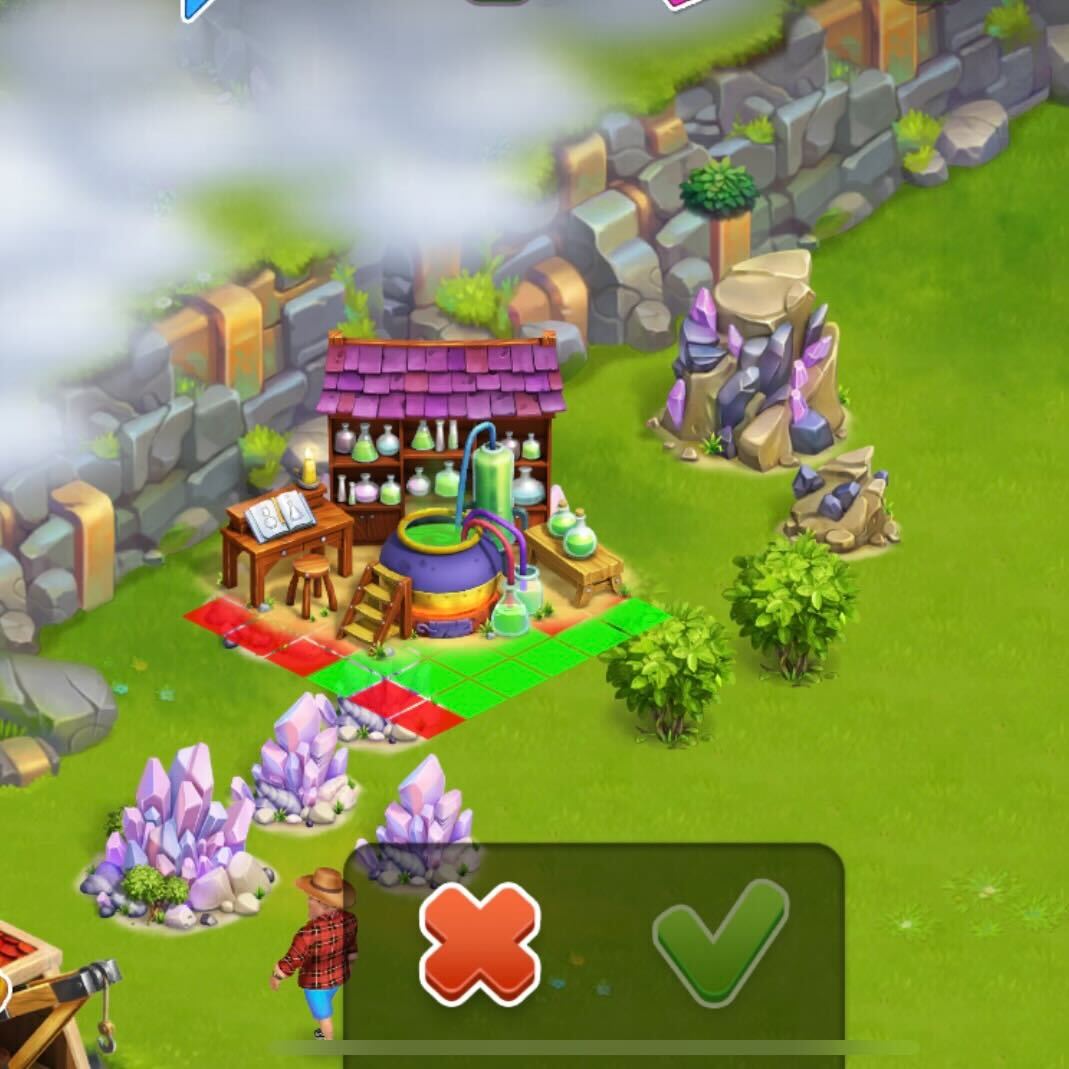The image size is (1069, 1069).
Task: Confirm placement with the green checkmark
Action: click(719, 940)
